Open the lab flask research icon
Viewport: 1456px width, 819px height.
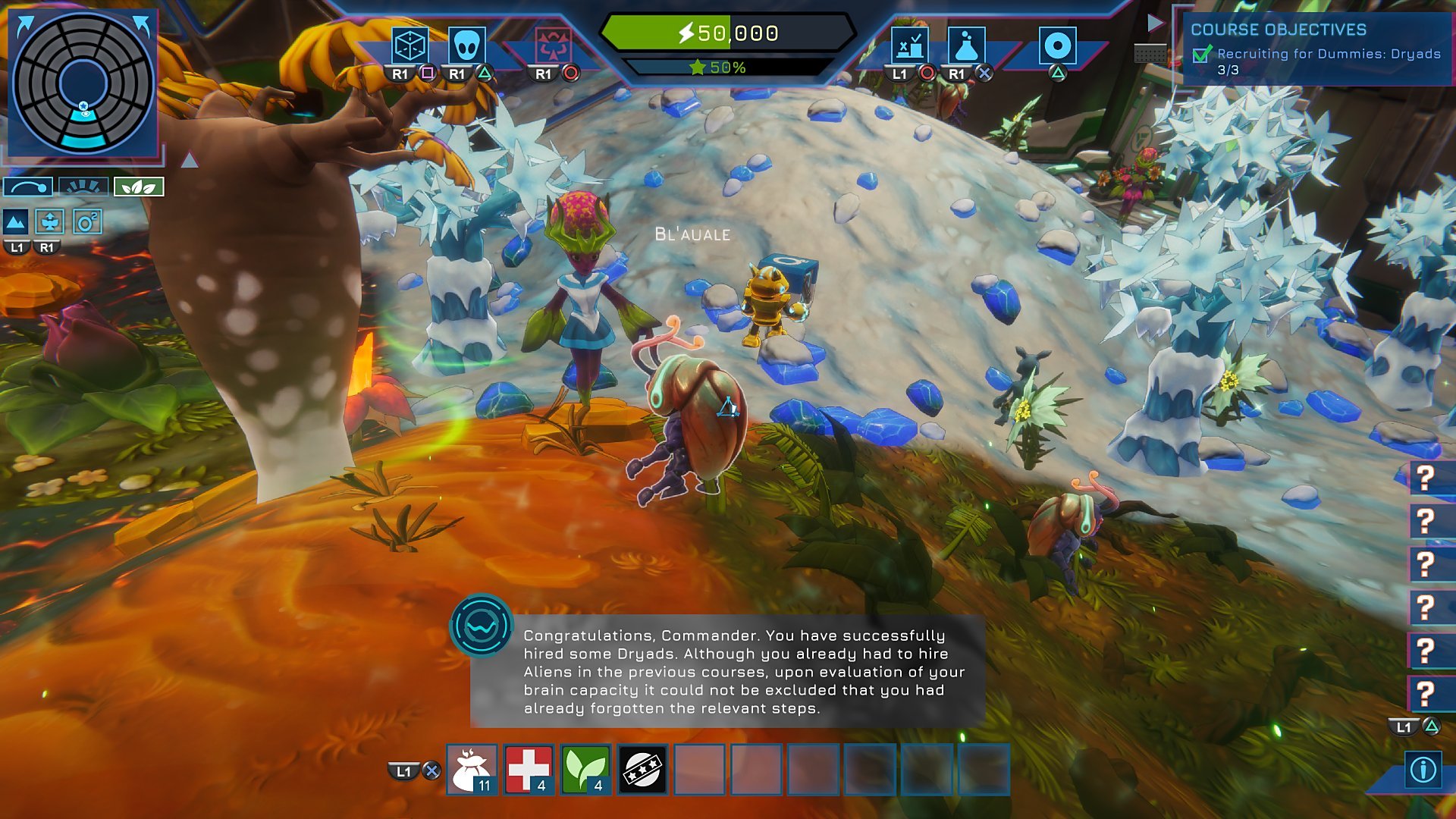(965, 46)
